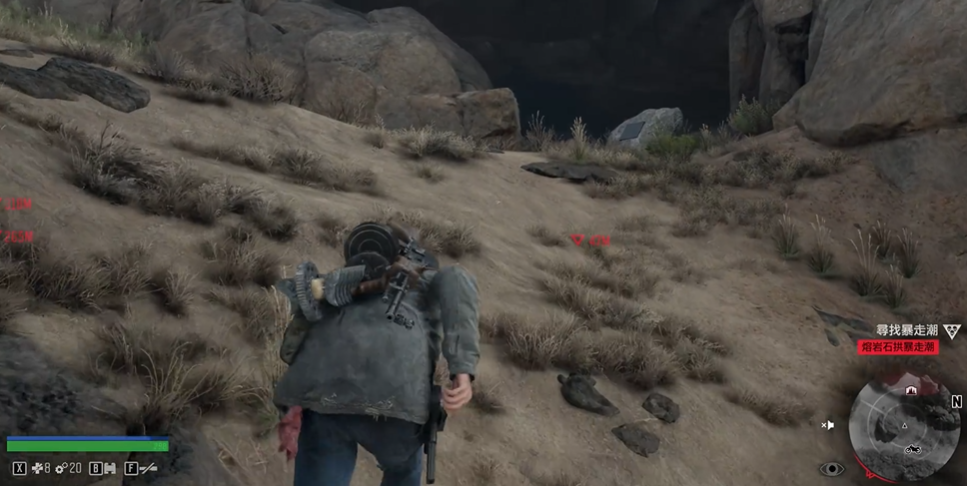967x486 pixels.
Task: Toggle the eye visibility indicator
Action: [831, 469]
